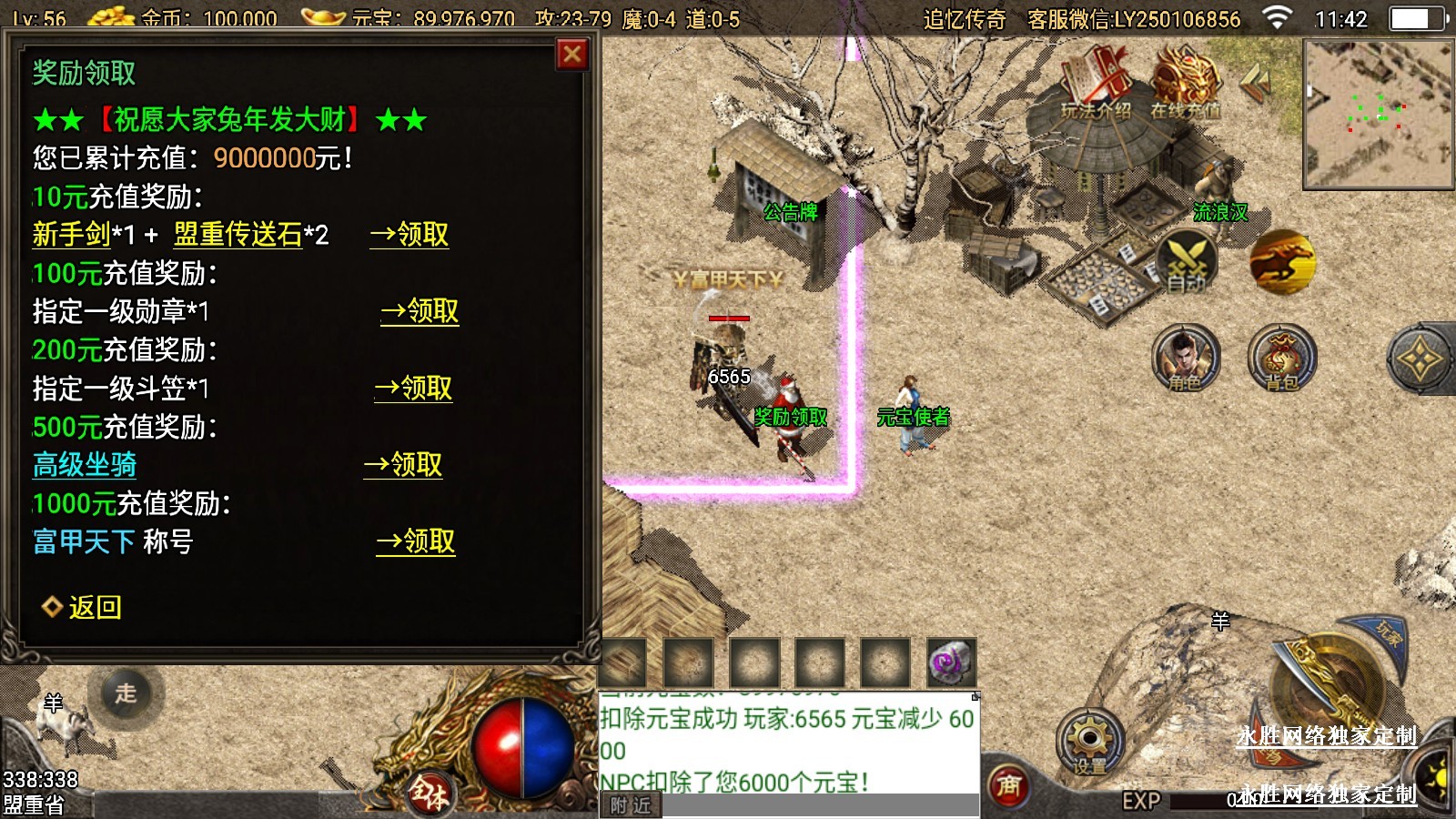This screenshot has height=819, width=1456.
Task: Switch to the 附近 nearby chat tab
Action: 631,805
